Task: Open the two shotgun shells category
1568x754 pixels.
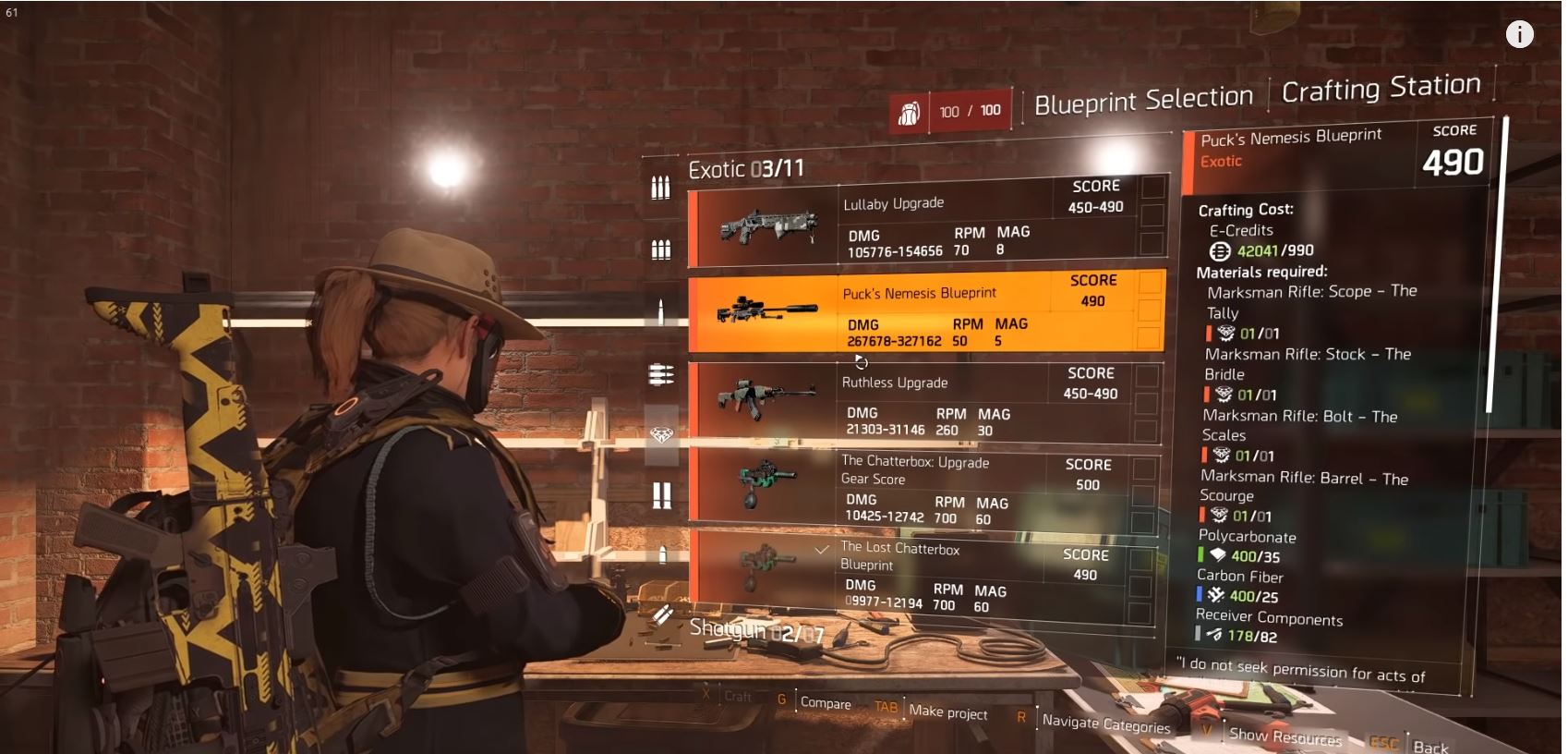Action: click(x=661, y=495)
